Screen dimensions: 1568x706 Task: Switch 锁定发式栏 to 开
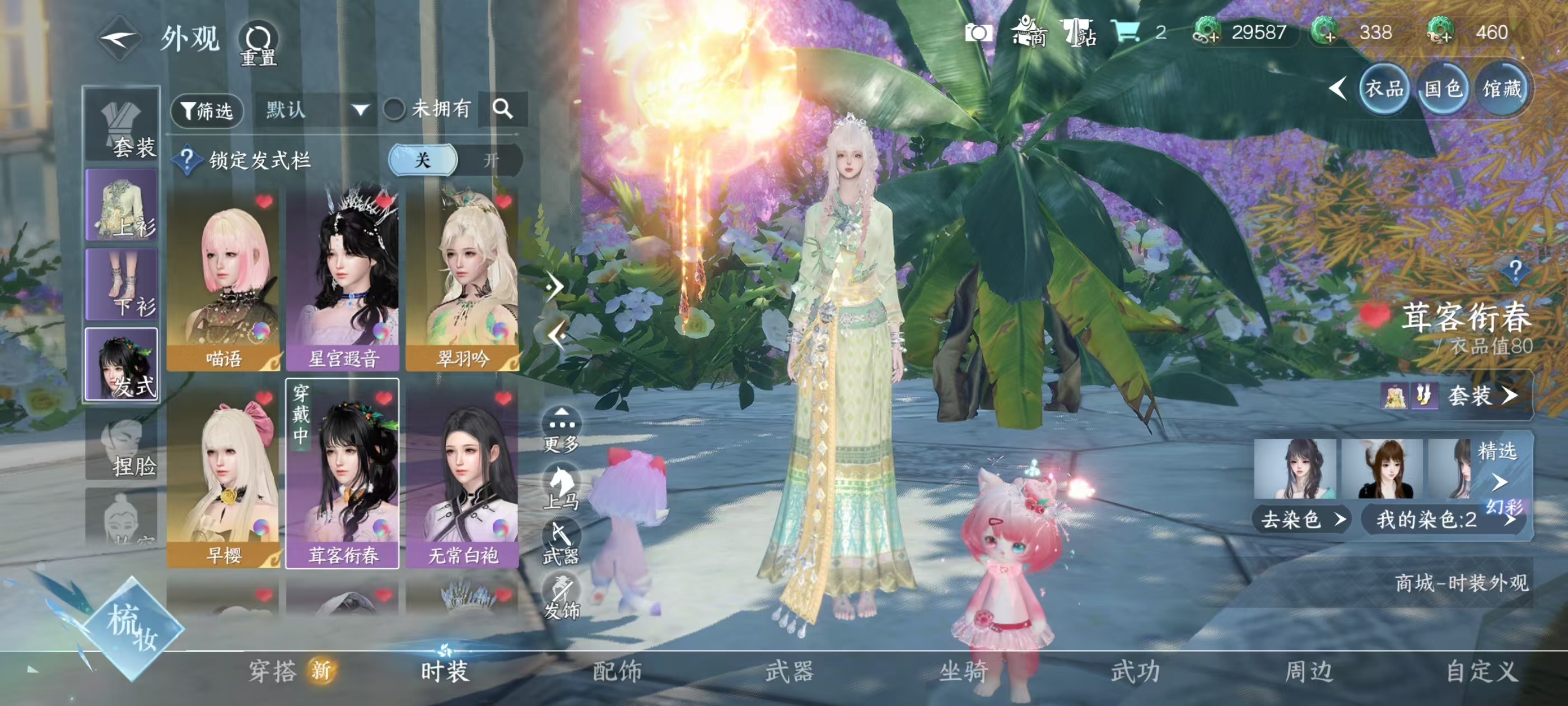click(491, 160)
